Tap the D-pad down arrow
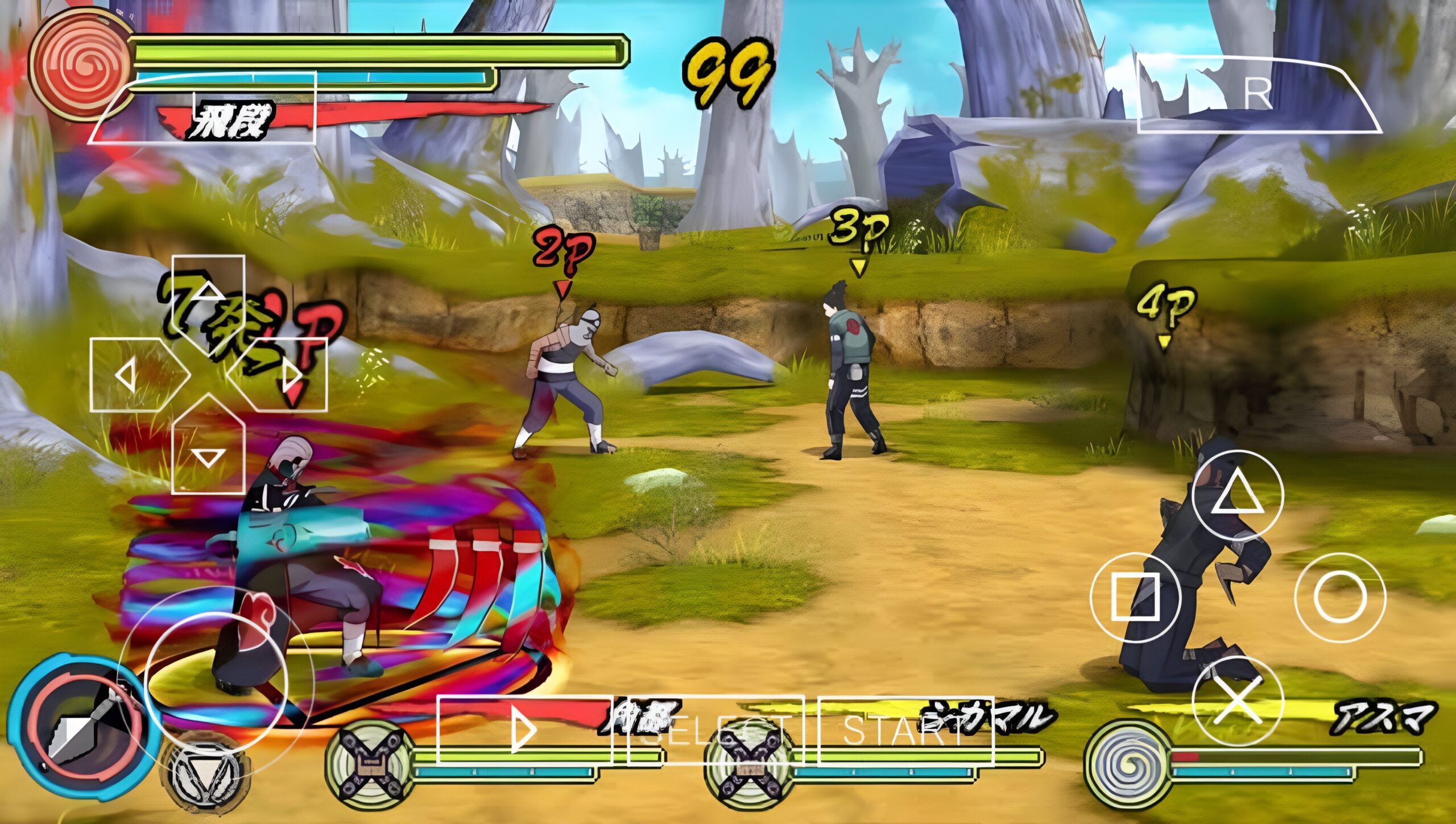Image resolution: width=1456 pixels, height=824 pixels. click(x=209, y=452)
